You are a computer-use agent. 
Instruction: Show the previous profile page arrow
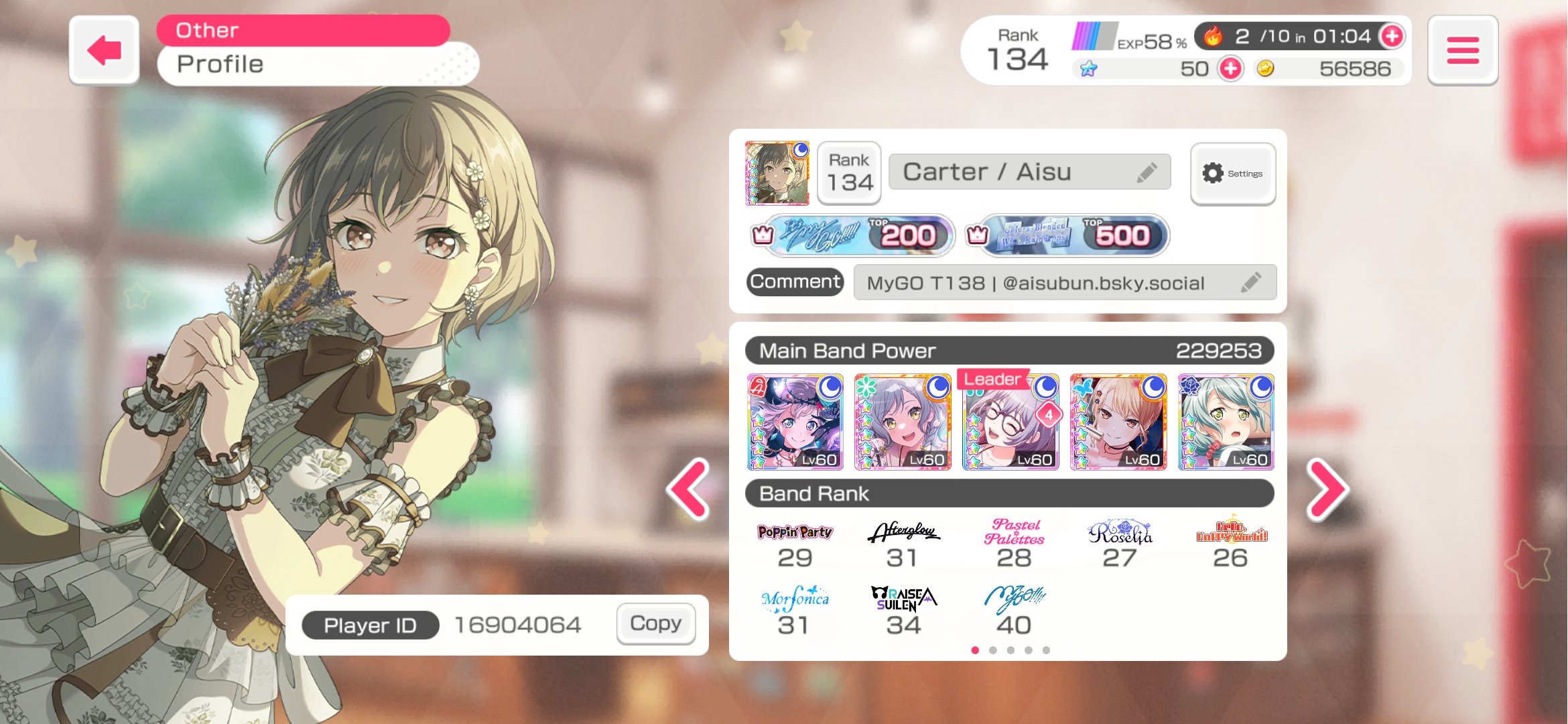pos(689,489)
